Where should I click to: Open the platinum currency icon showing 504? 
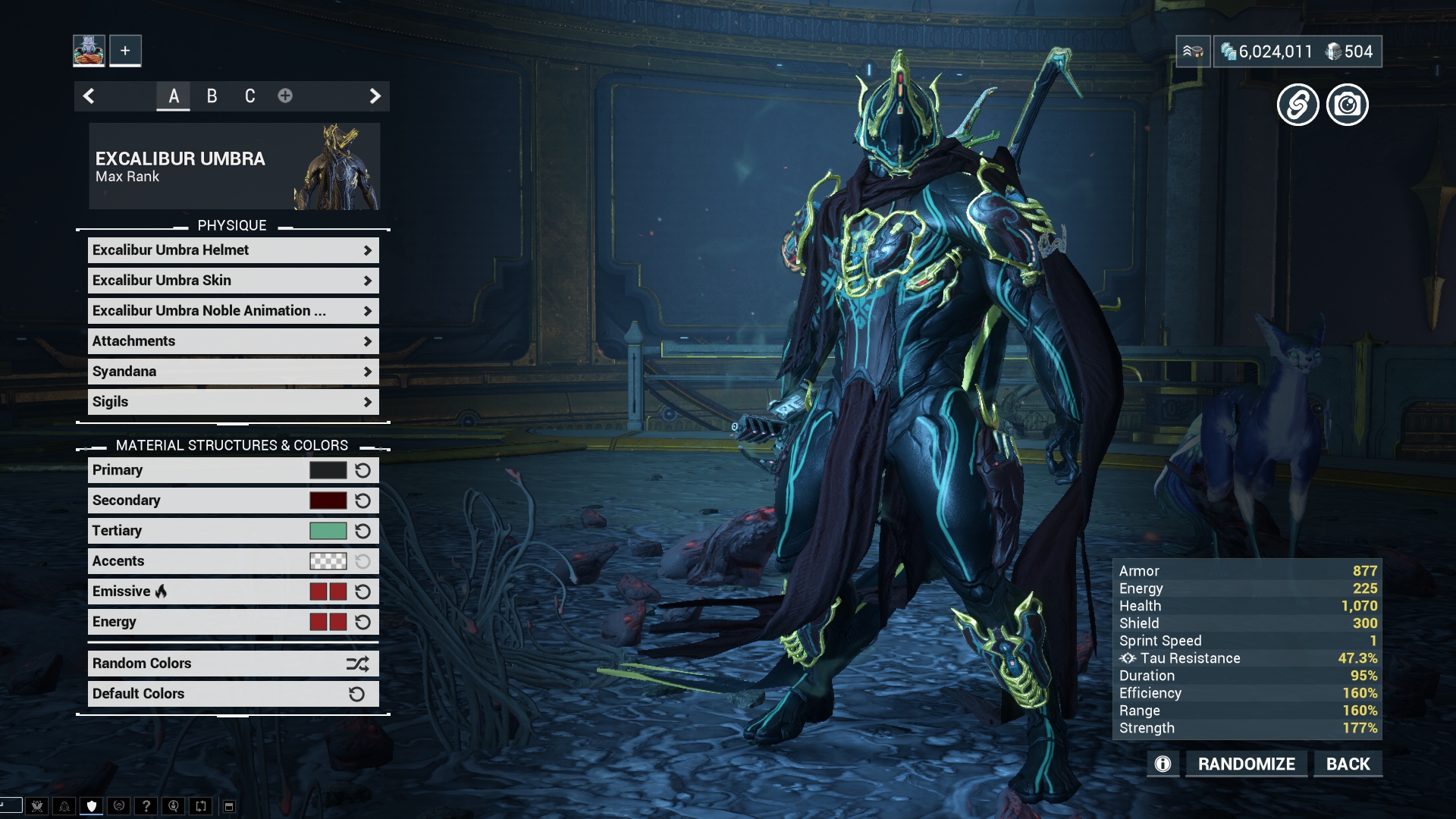pyautogui.click(x=1333, y=52)
